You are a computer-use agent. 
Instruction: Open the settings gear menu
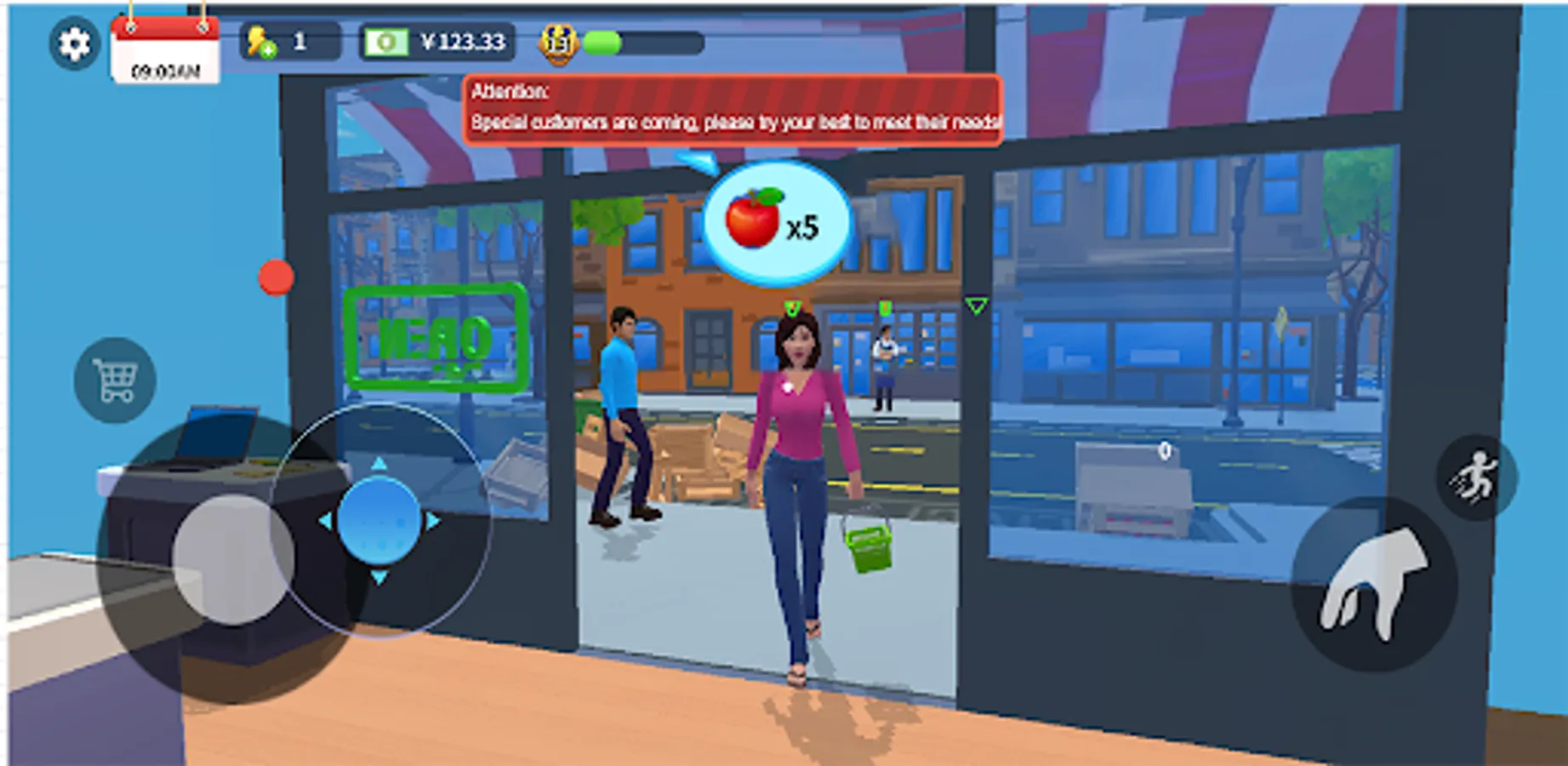[72, 41]
